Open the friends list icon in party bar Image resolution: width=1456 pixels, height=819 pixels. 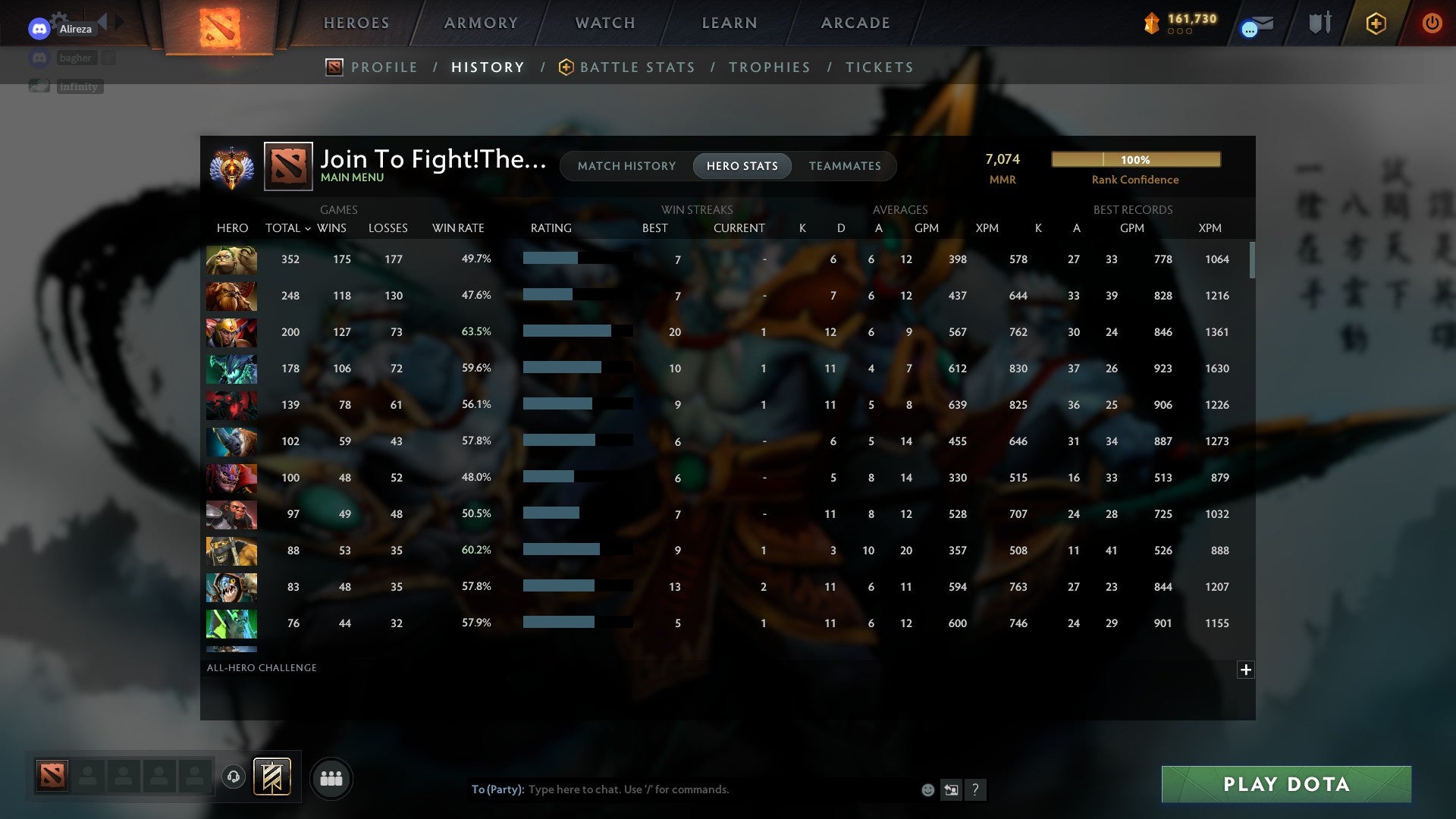[331, 777]
